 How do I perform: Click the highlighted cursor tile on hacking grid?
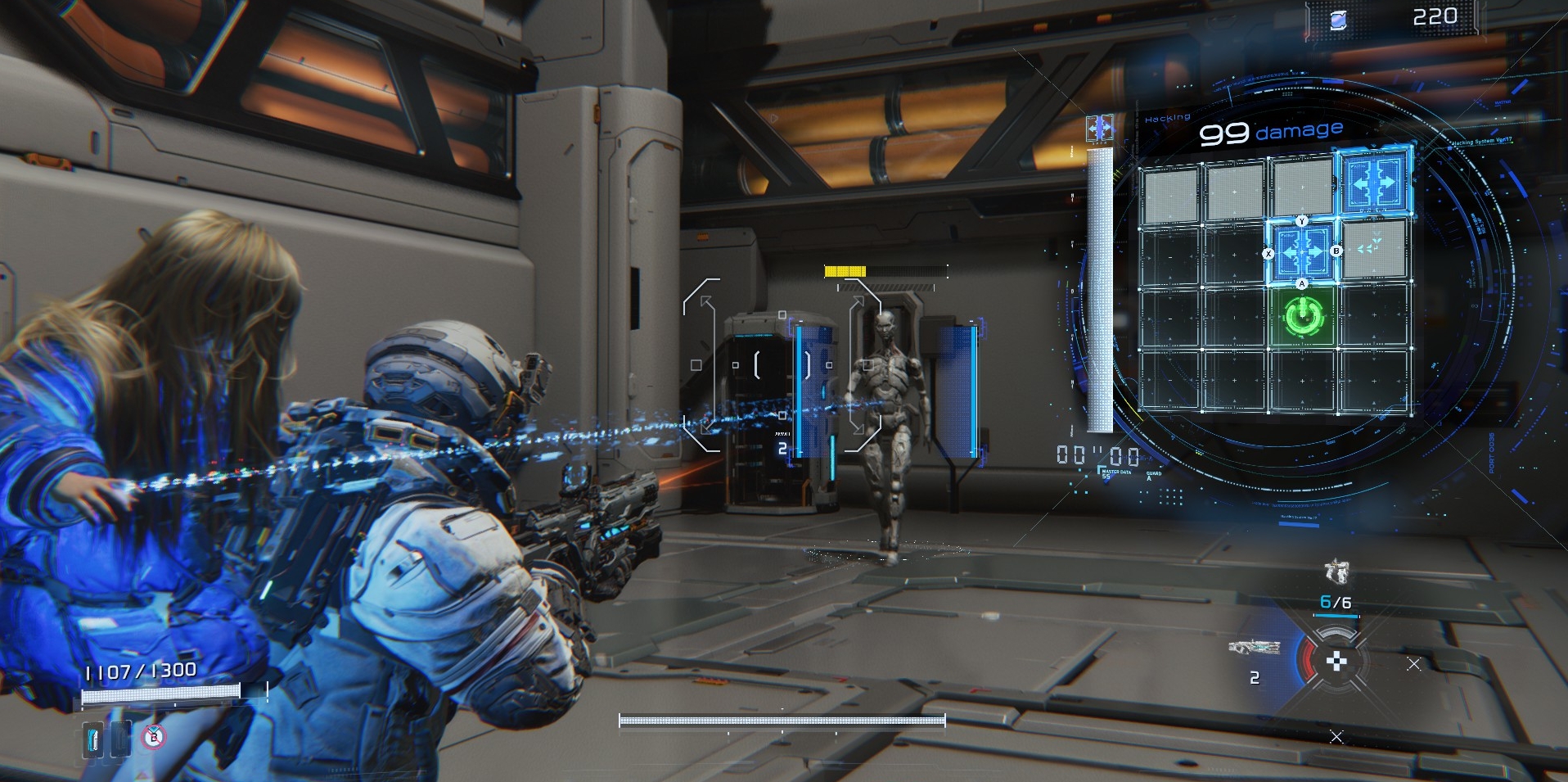point(1302,252)
